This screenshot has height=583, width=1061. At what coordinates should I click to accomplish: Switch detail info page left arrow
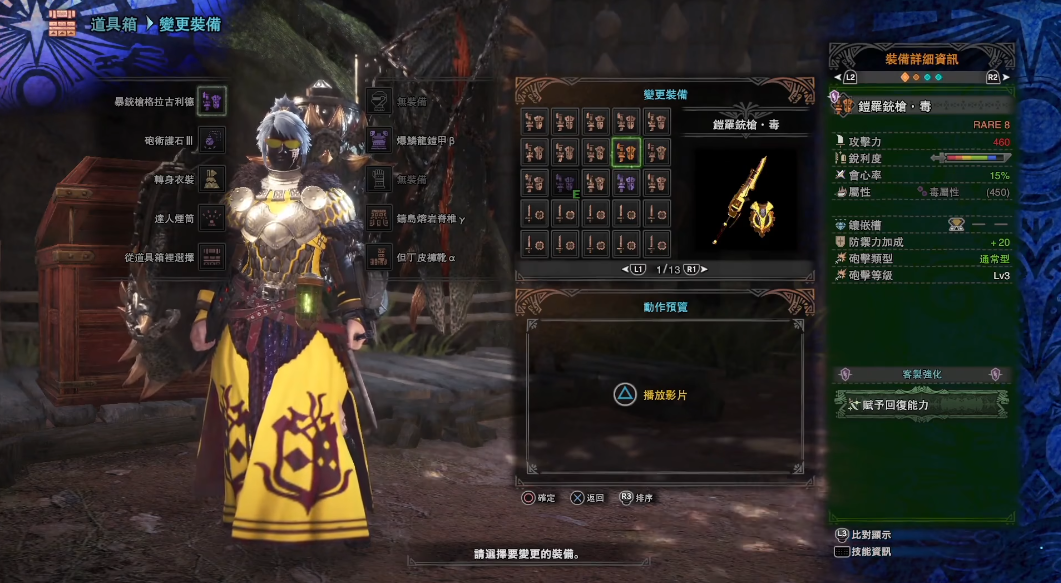pos(838,77)
